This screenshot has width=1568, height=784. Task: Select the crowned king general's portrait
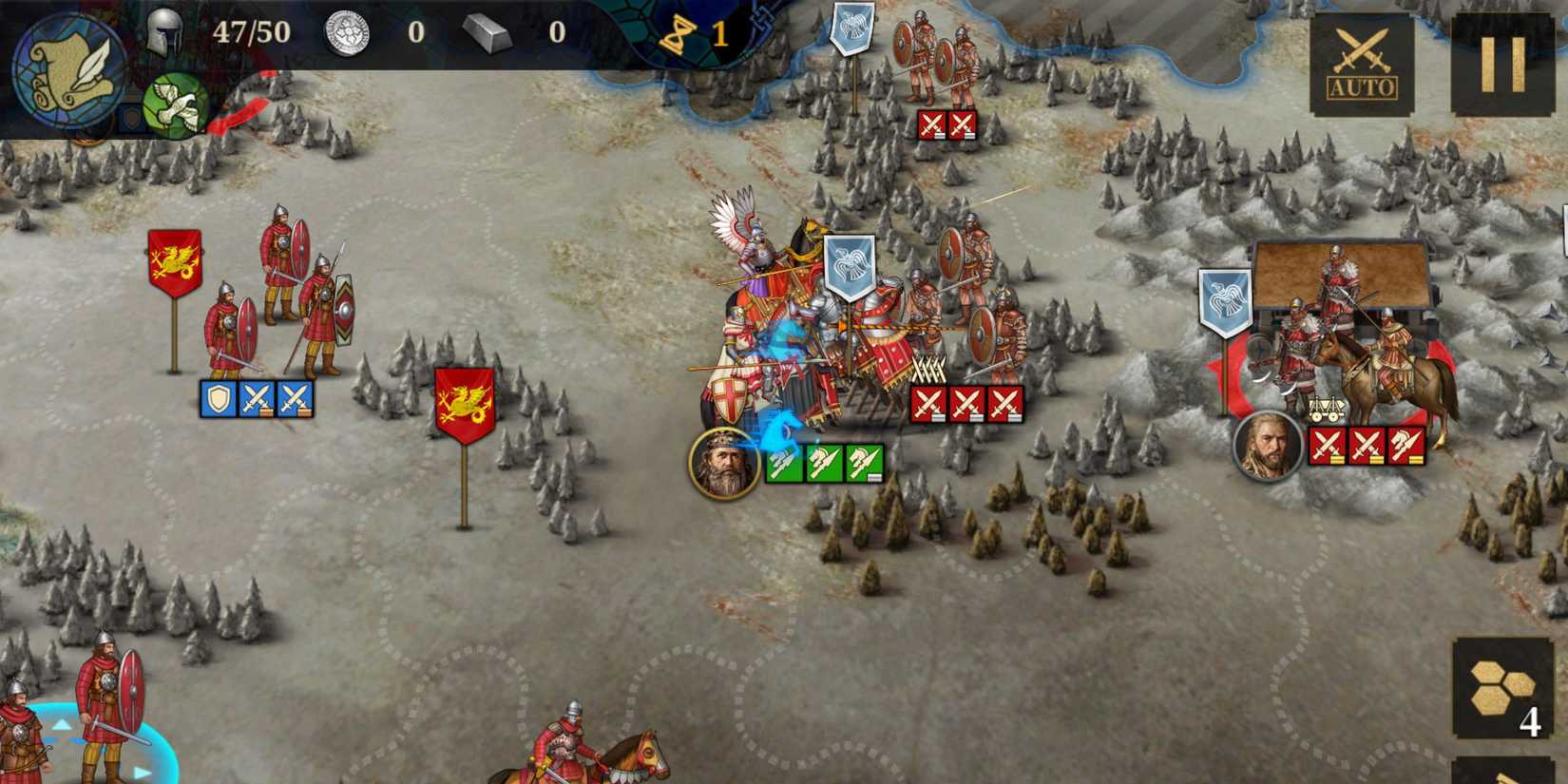coord(724,463)
